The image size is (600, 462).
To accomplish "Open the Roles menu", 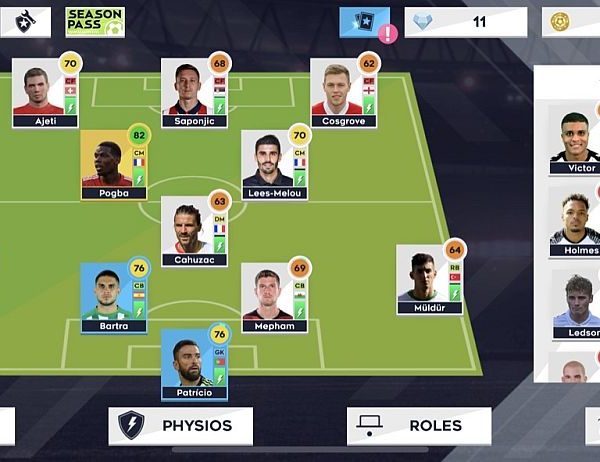I will click(419, 426).
